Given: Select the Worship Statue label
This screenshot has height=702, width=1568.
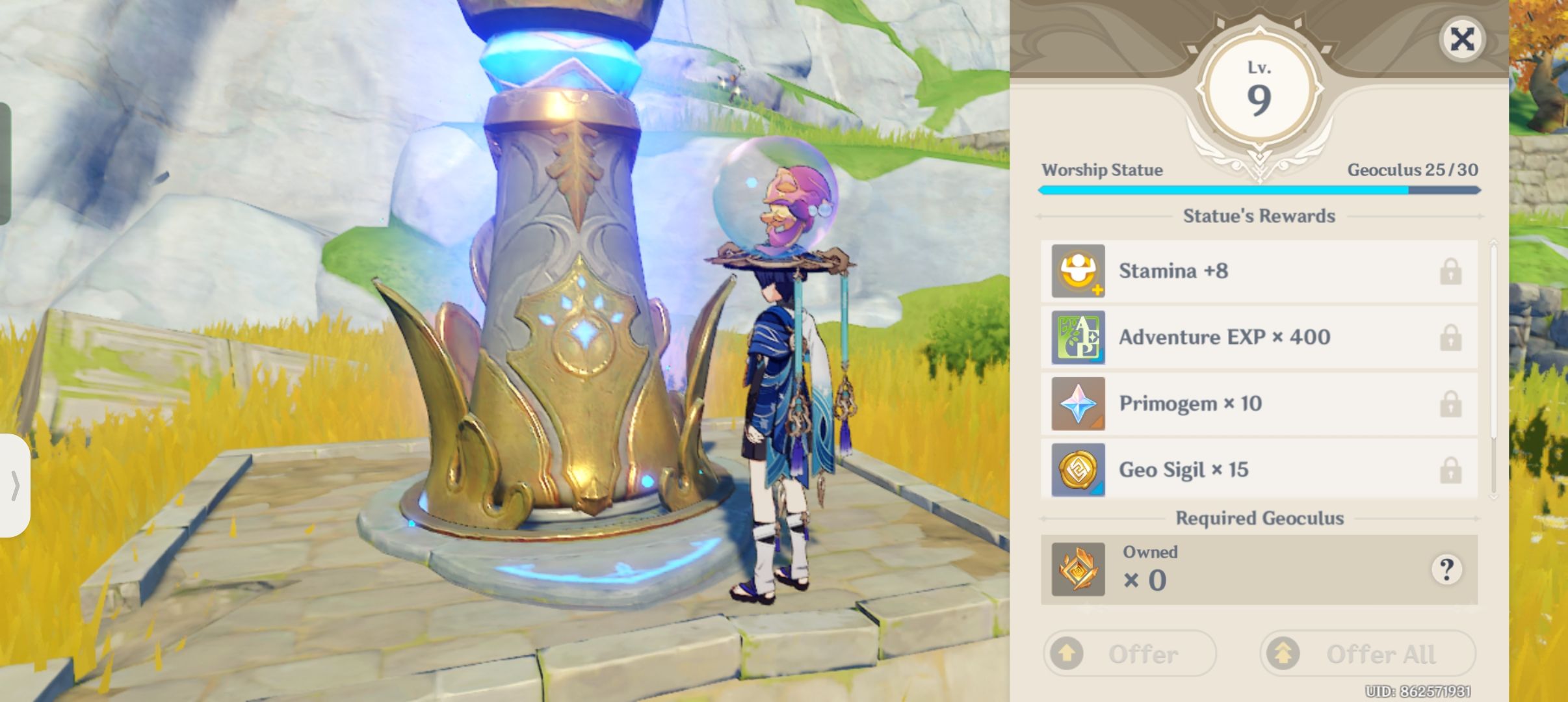Looking at the screenshot, I should [x=1101, y=170].
